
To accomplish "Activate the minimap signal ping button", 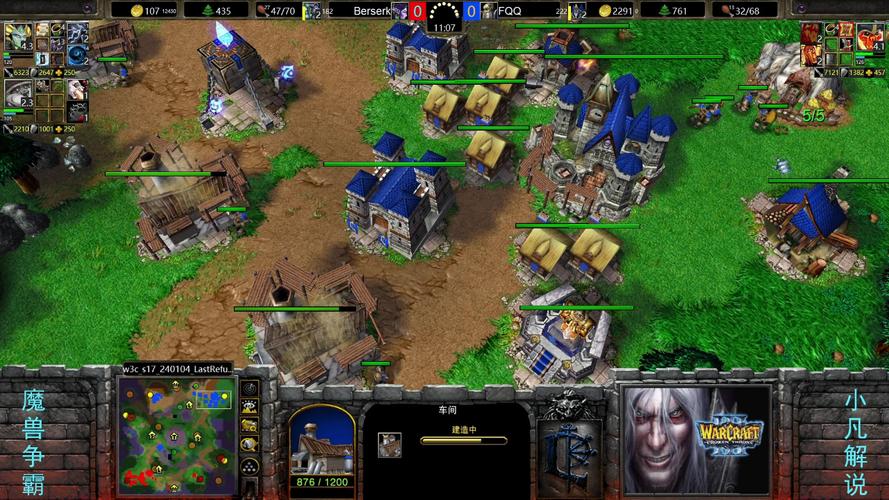I will 249,388.
